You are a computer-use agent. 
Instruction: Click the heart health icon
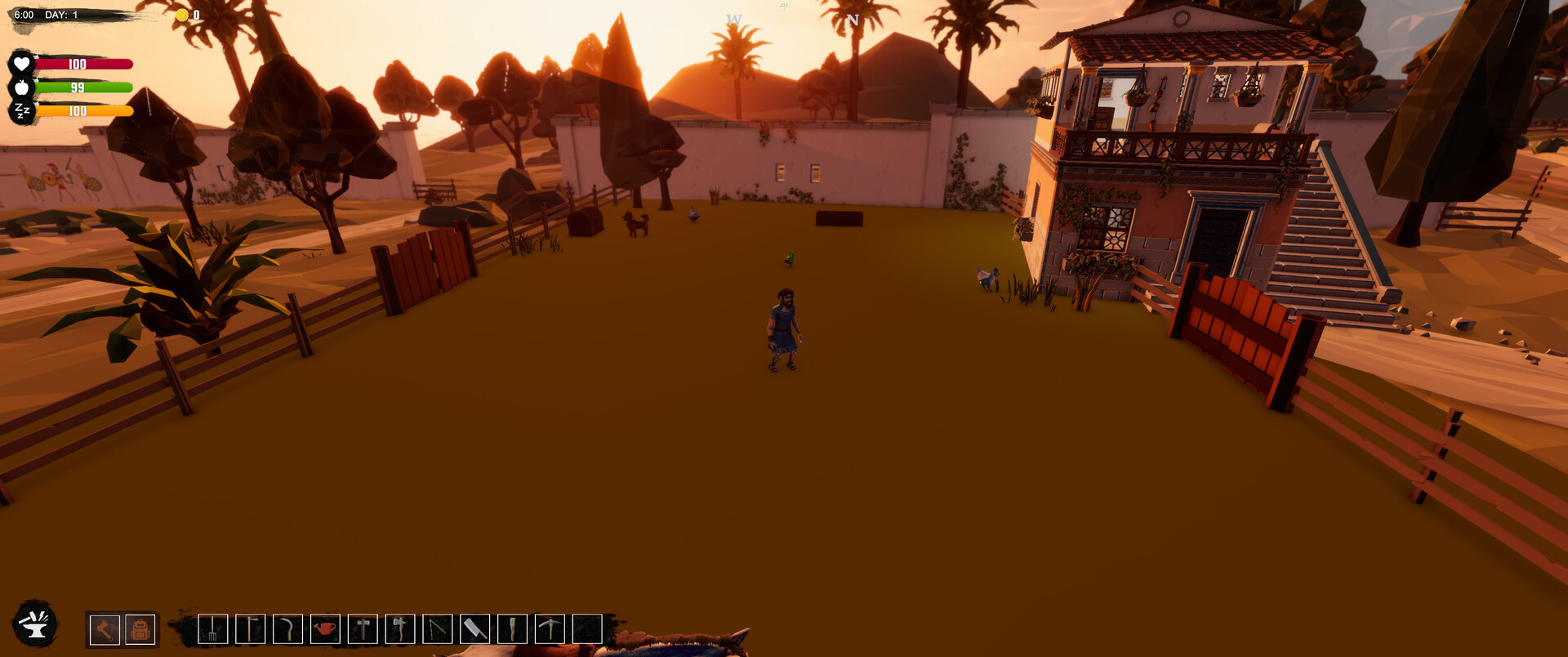tap(22, 62)
